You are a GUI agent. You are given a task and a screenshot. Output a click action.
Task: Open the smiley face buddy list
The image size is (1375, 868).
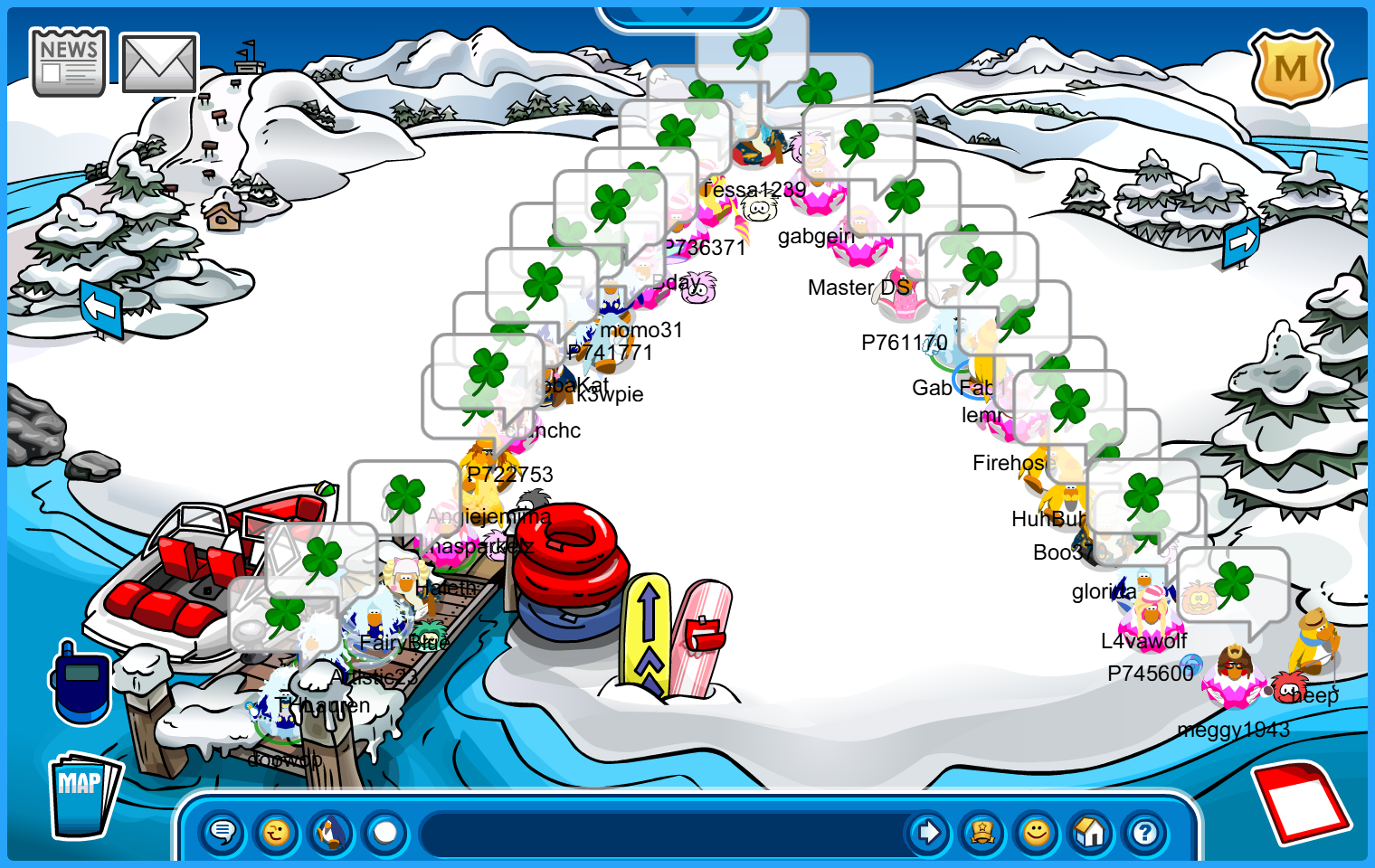point(1037,832)
